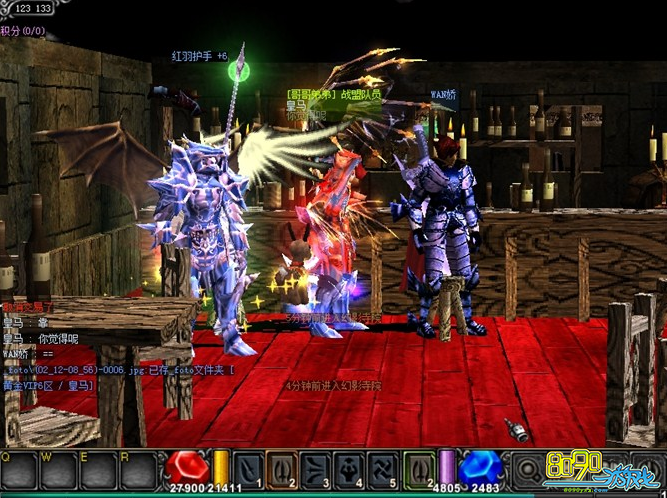Image resolution: width=667 pixels, height=498 pixels.
Task: Open the R quick-item slot
Action: 138,471
